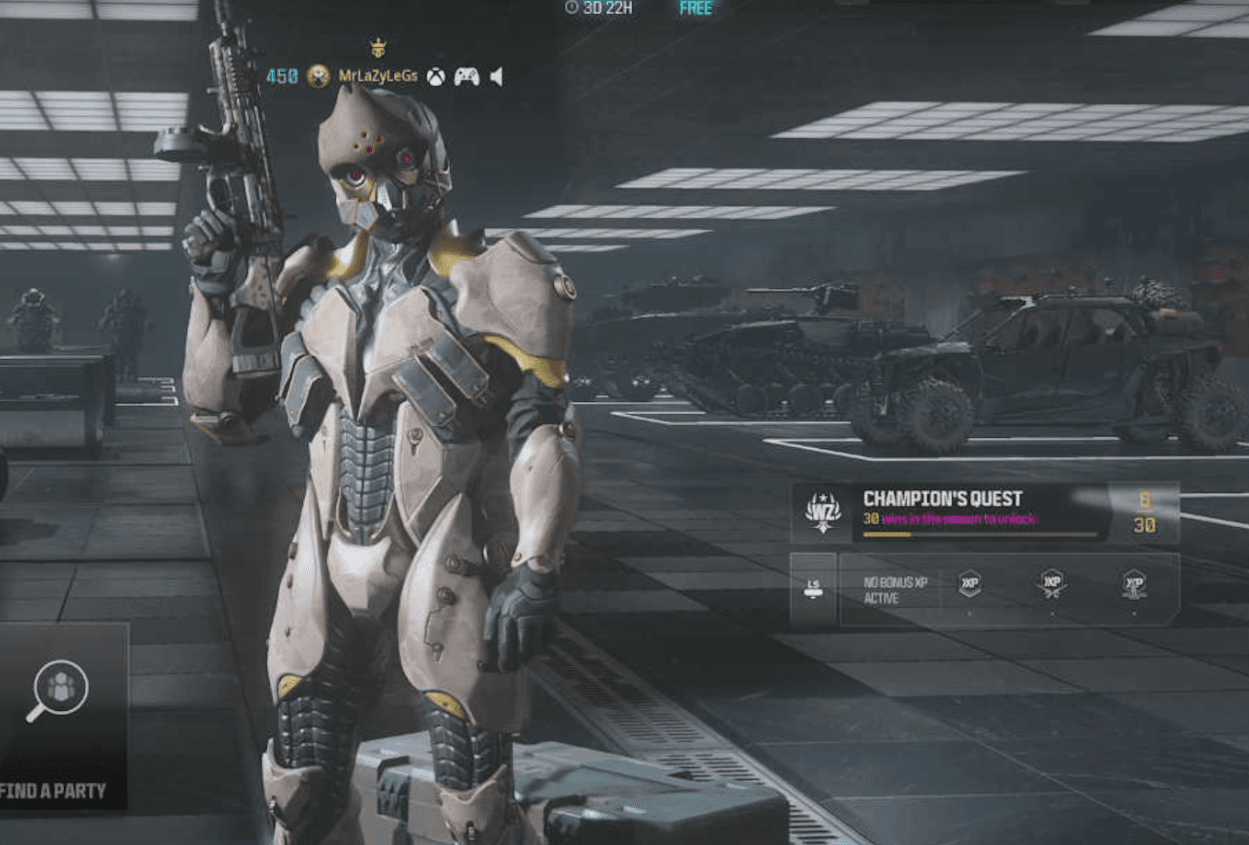Click the WZ emblem on Champion's Quest
Image resolution: width=1249 pixels, height=845 pixels.
tap(823, 512)
